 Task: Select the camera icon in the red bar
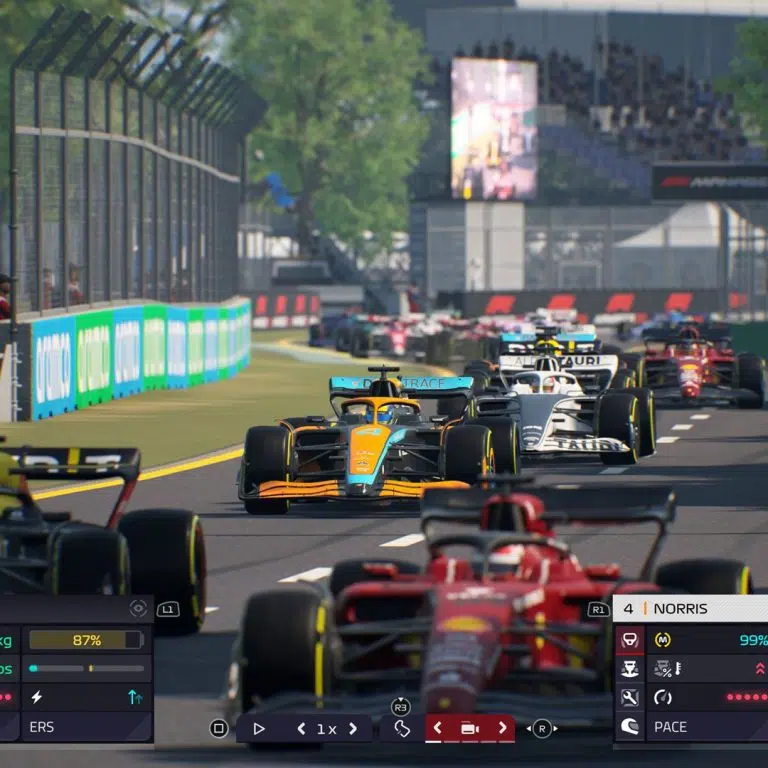[469, 729]
